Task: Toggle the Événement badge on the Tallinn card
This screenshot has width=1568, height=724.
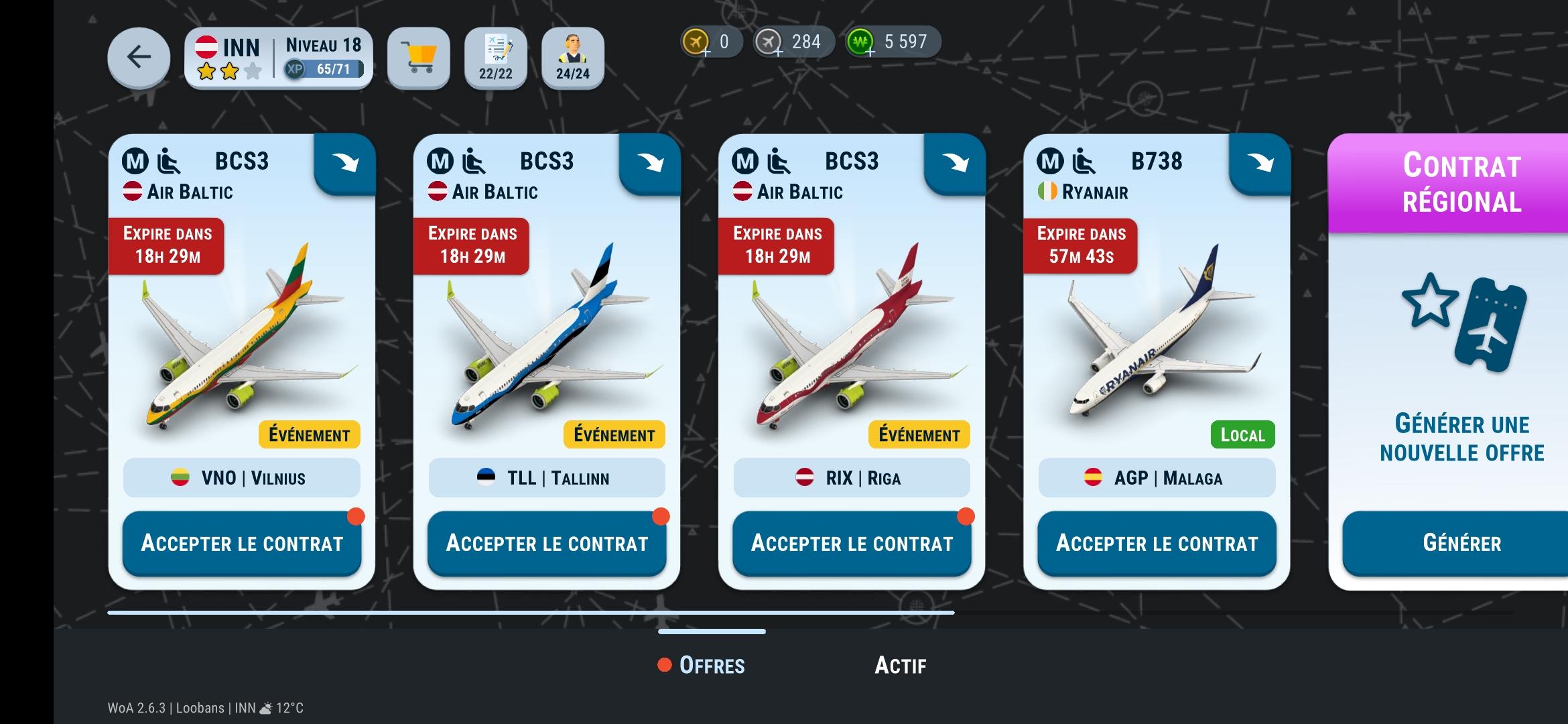Action: click(x=613, y=434)
